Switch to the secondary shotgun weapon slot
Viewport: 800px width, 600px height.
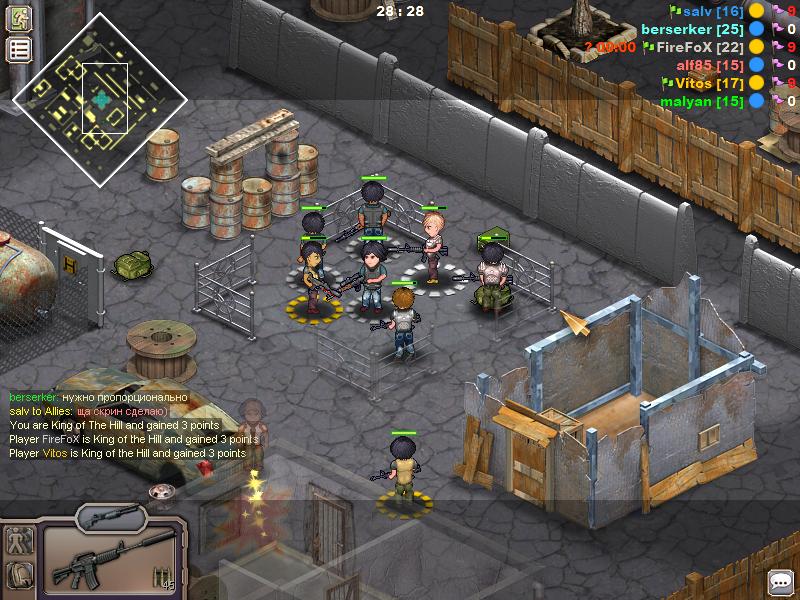pyautogui.click(x=111, y=517)
